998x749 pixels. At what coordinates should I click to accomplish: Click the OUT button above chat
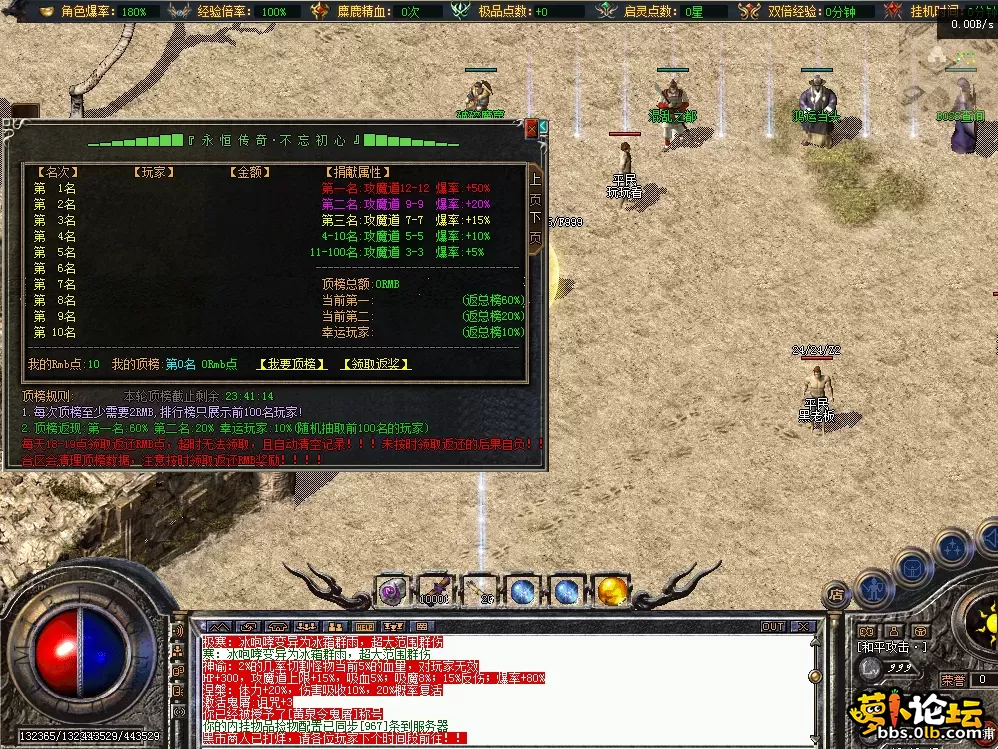click(x=772, y=627)
